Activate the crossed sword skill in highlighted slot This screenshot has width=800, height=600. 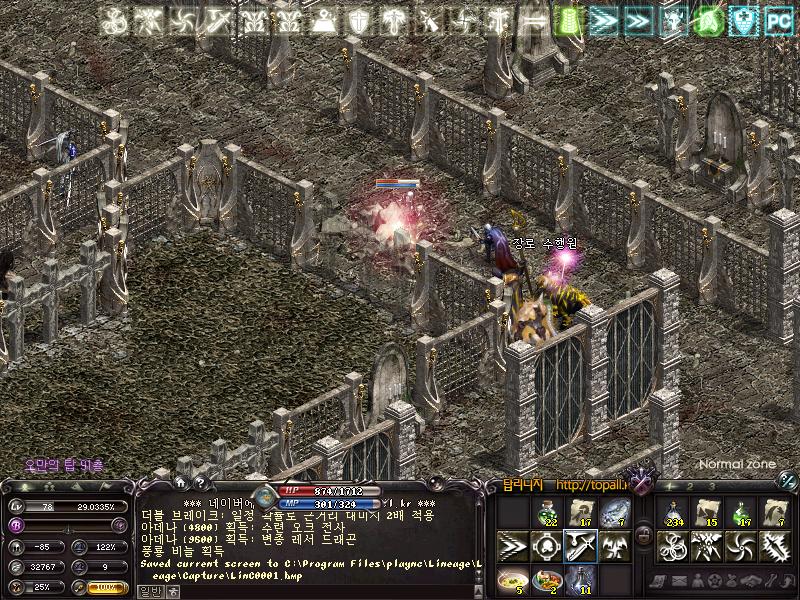pos(581,546)
